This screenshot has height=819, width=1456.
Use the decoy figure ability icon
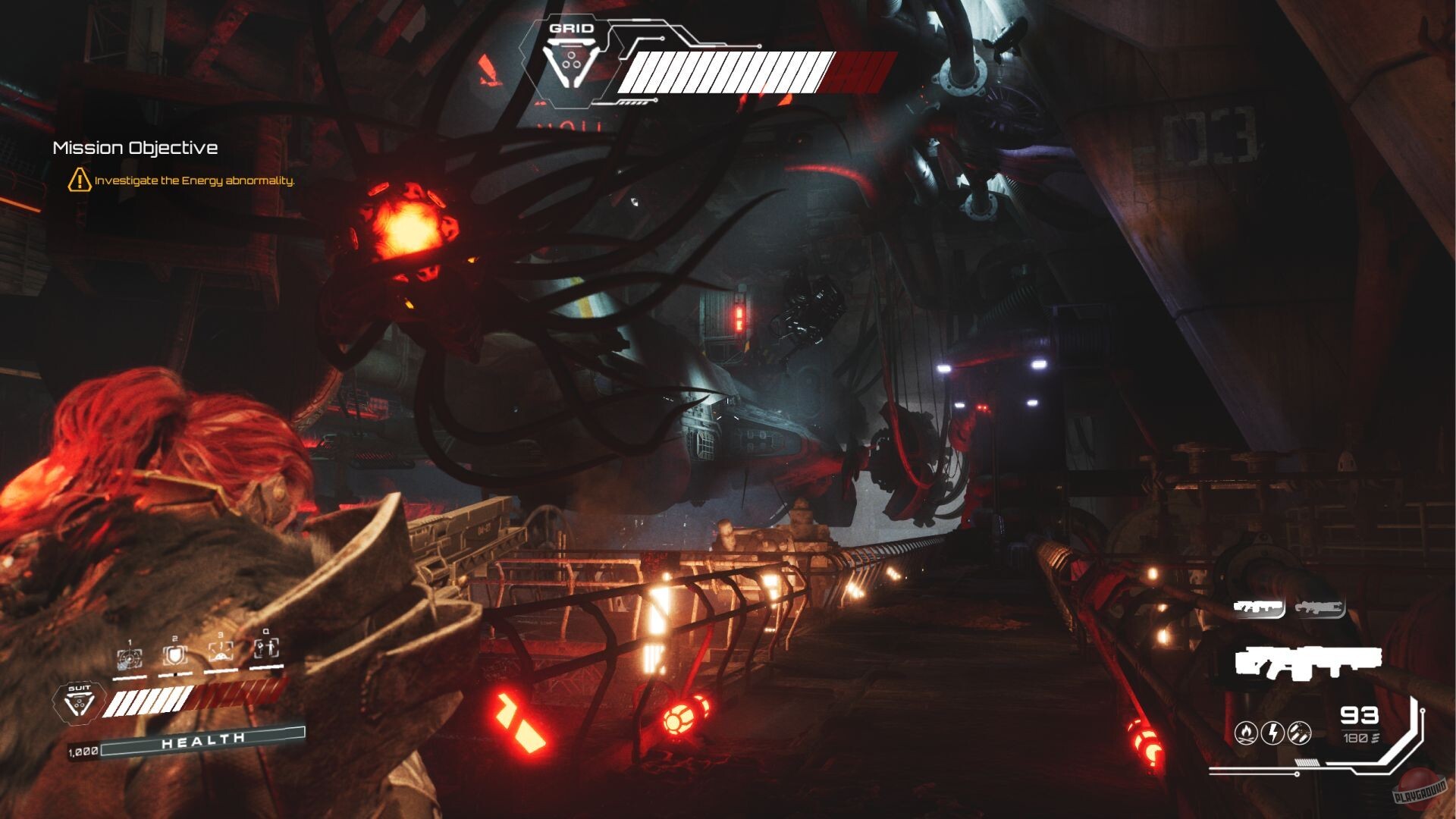click(266, 648)
